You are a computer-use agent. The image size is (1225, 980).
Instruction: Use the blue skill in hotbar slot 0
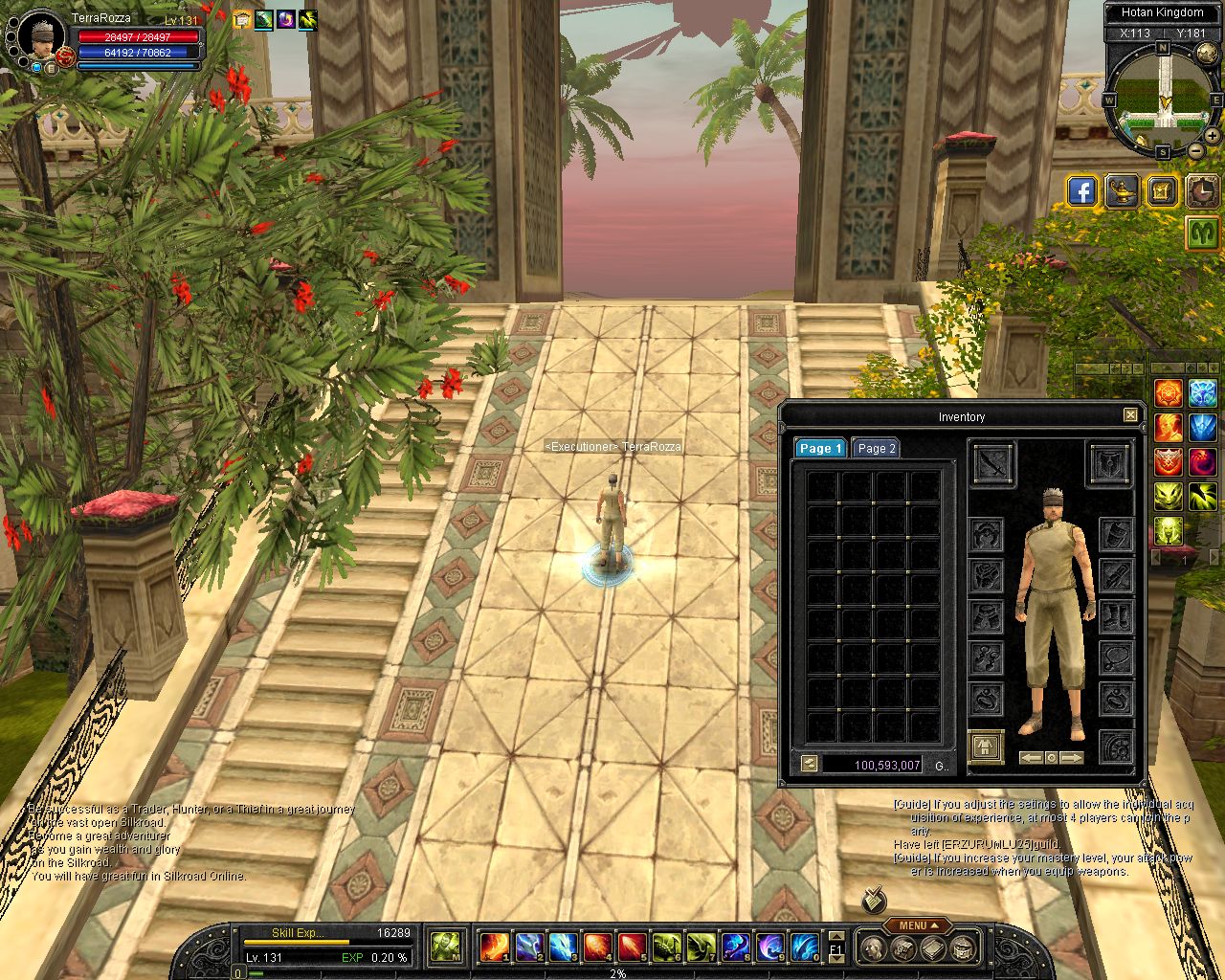click(804, 947)
